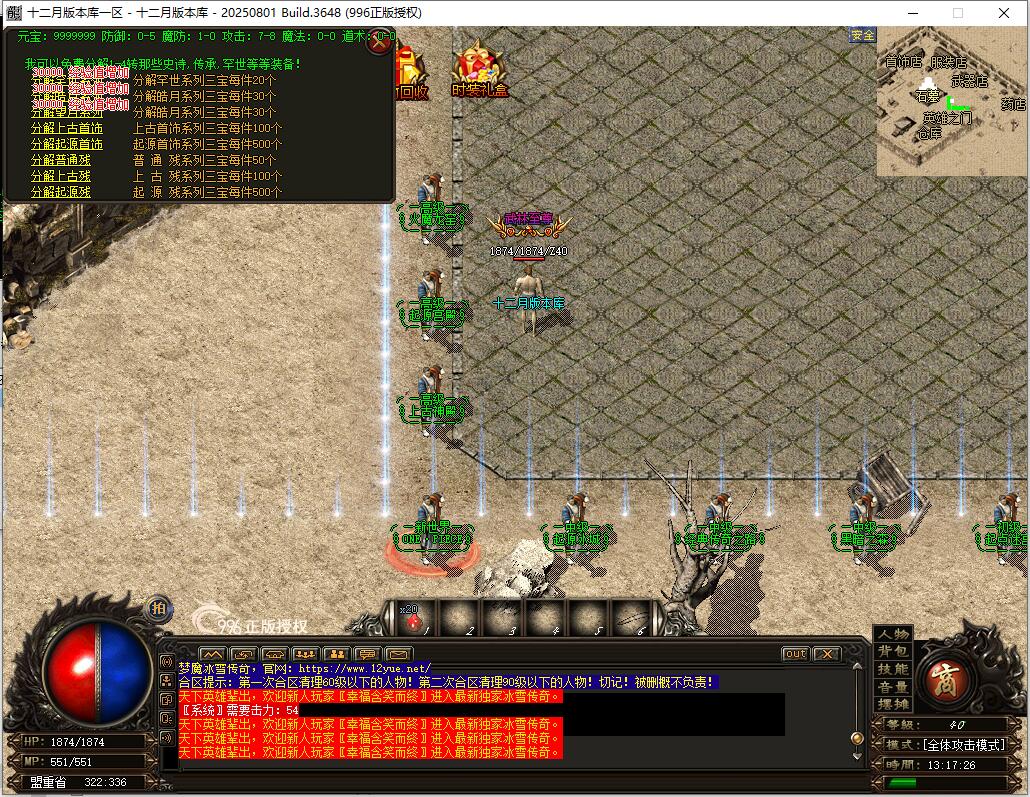Select the 分解起源残 option
The image size is (1030, 797).
click(60, 192)
